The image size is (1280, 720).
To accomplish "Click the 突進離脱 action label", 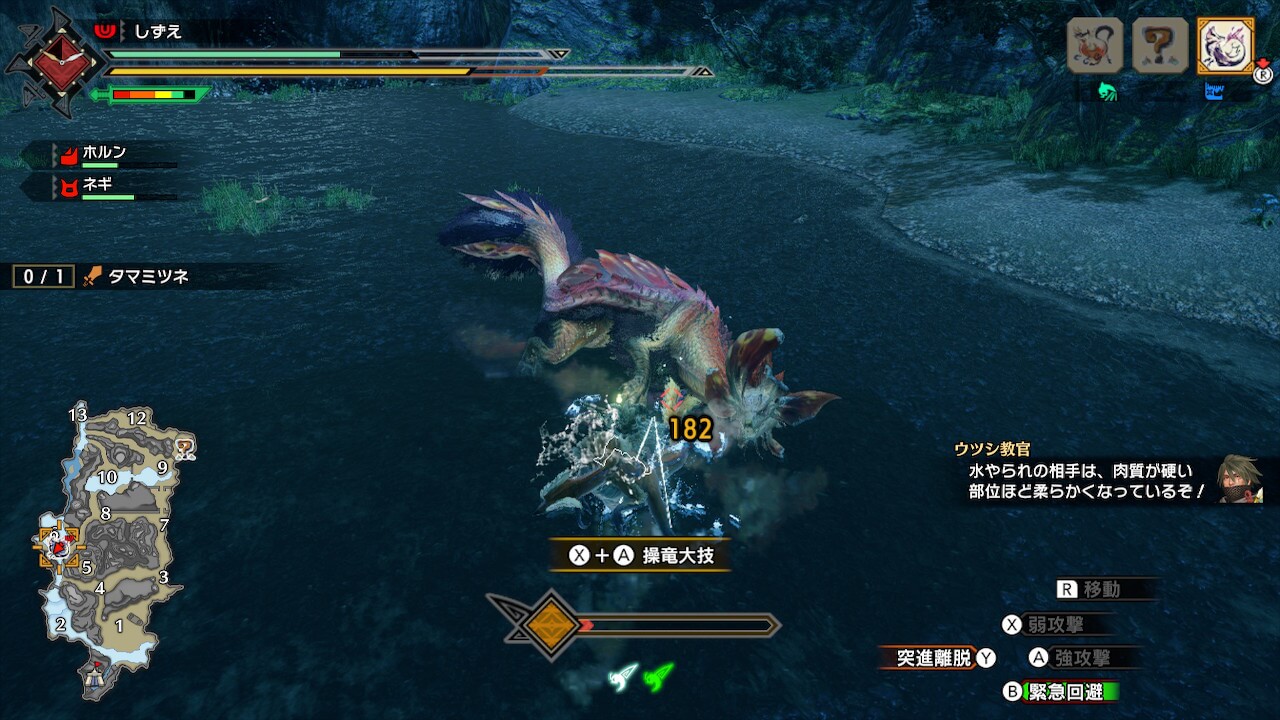I will pyautogui.click(x=933, y=658).
